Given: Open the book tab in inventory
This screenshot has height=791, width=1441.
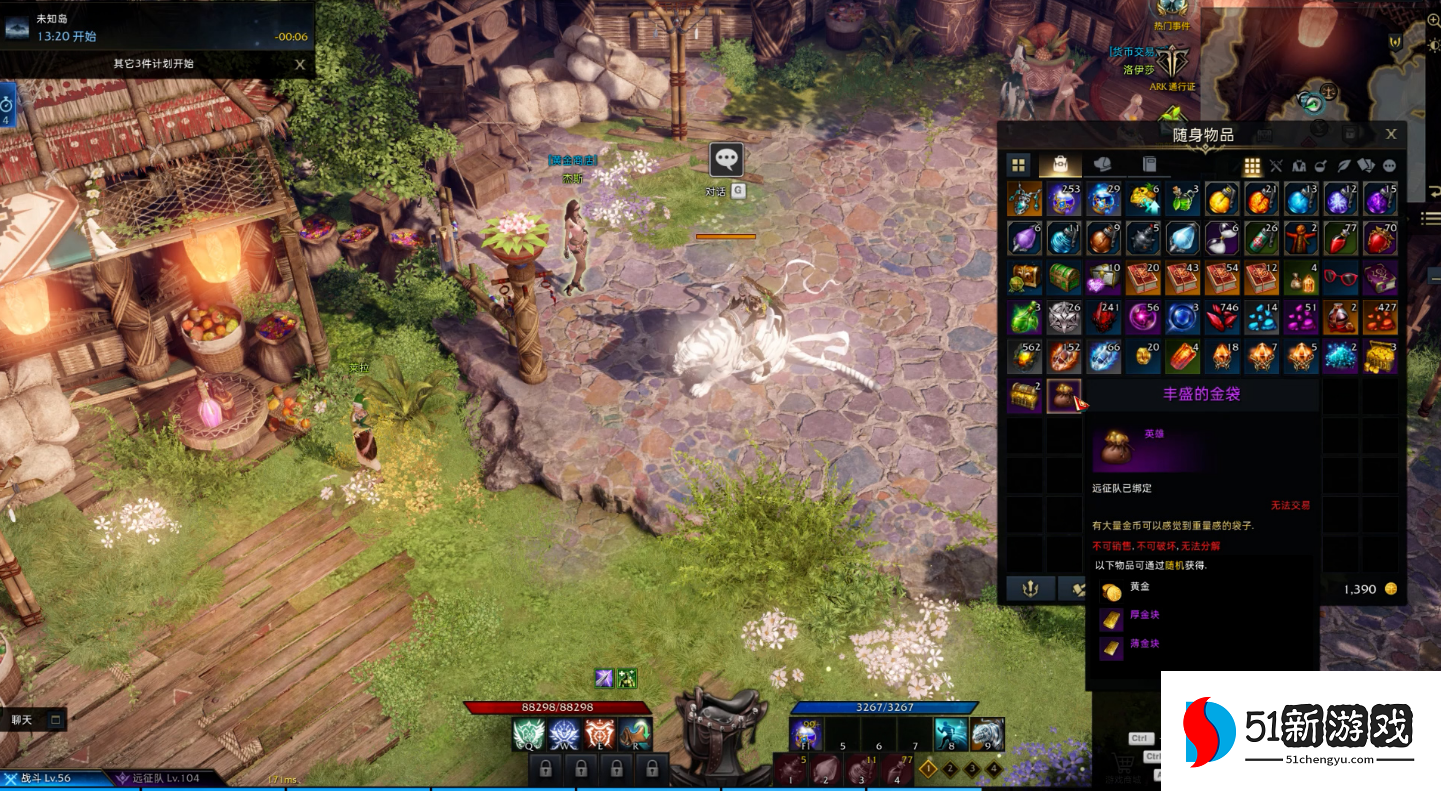Looking at the screenshot, I should point(1149,165).
